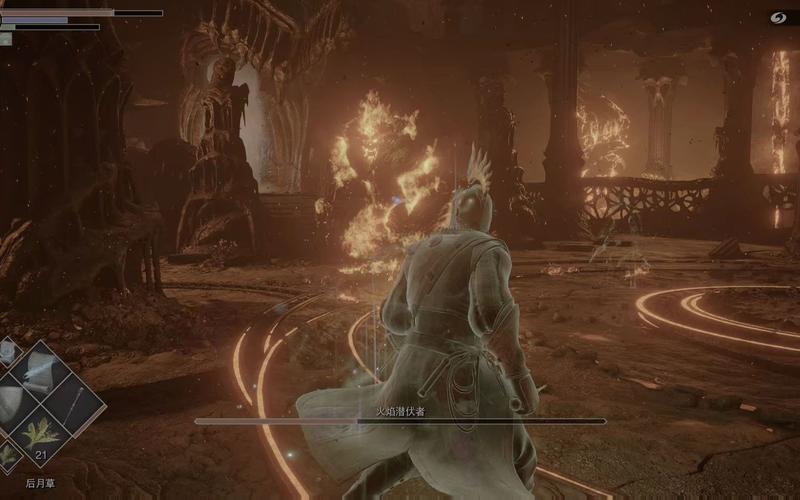800x500 pixels.
Task: Select the white spell slot above the weapon
Action: click(40, 371)
